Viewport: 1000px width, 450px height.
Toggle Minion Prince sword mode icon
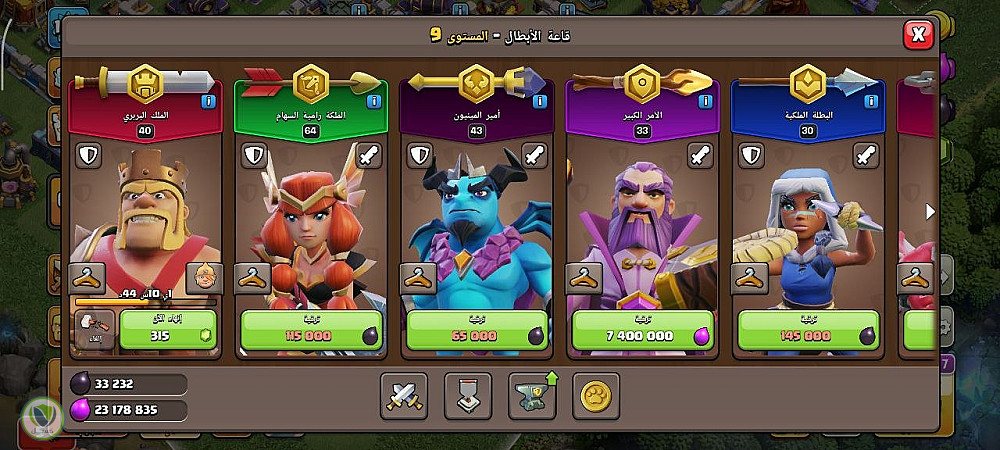(x=533, y=156)
